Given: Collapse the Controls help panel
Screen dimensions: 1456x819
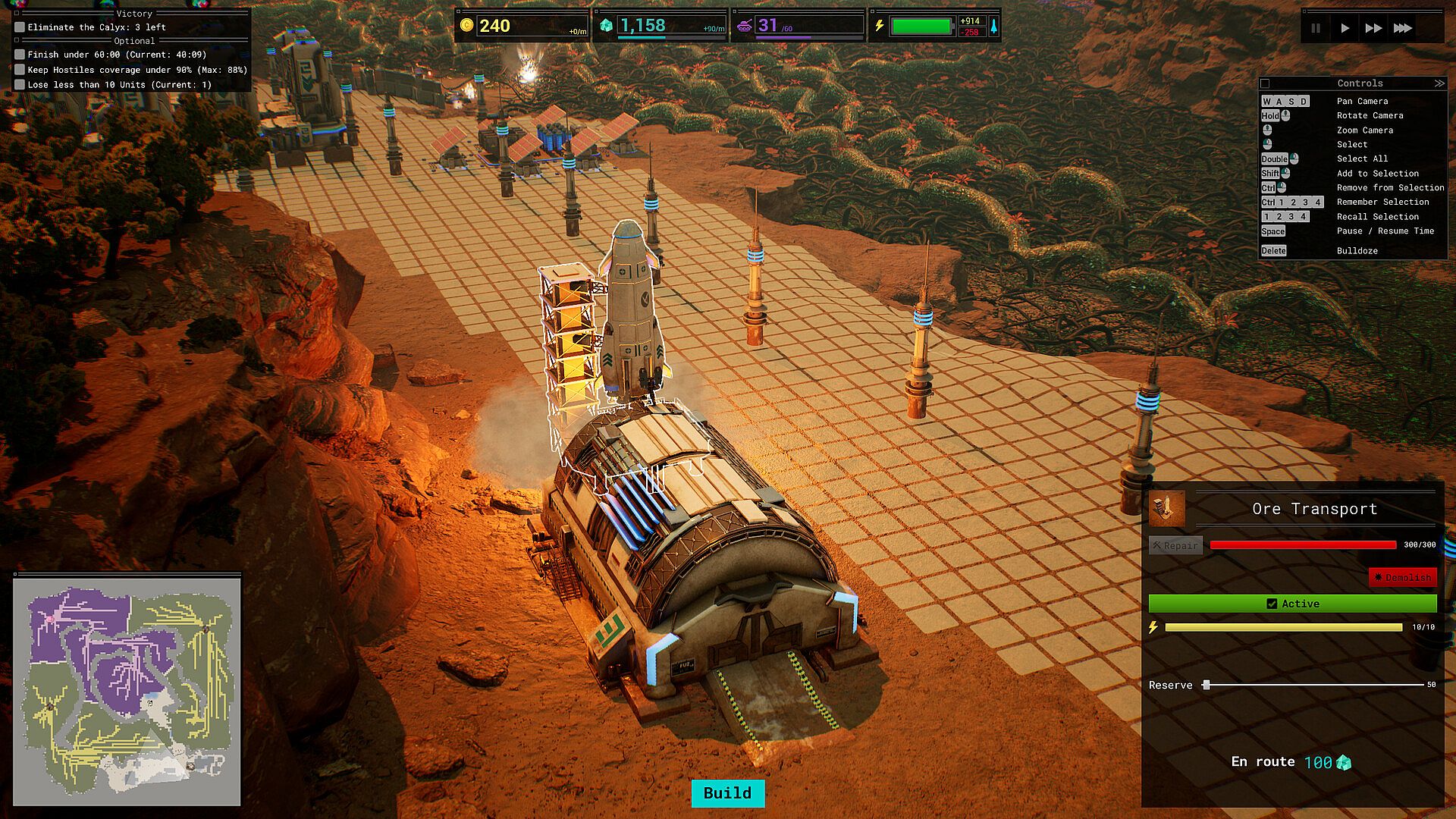Looking at the screenshot, I should [1439, 83].
